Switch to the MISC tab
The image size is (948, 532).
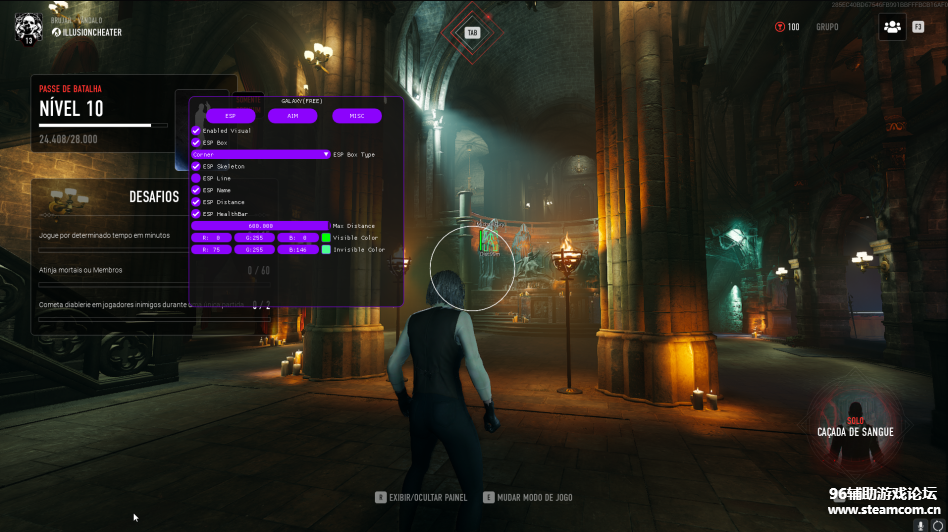pos(357,116)
